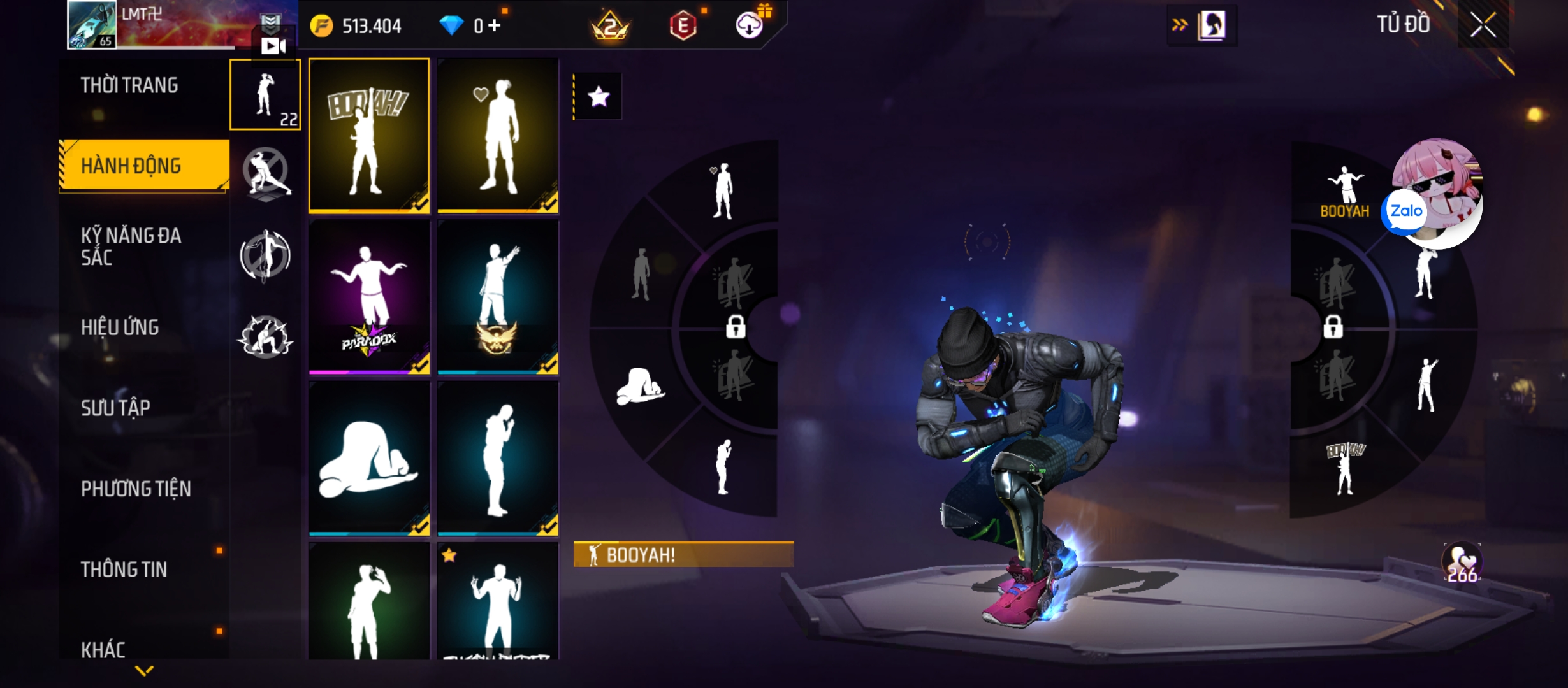Tap the star favorites filter button

tap(598, 97)
